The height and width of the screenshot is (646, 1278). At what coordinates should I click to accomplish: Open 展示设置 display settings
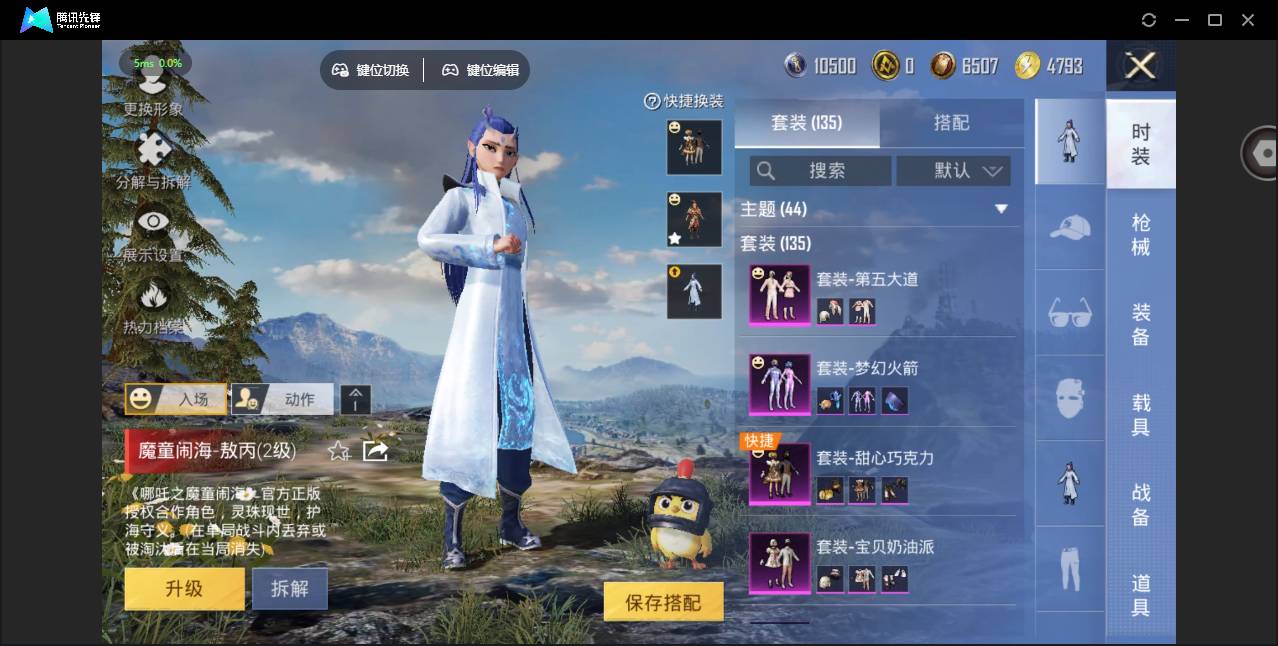(153, 233)
